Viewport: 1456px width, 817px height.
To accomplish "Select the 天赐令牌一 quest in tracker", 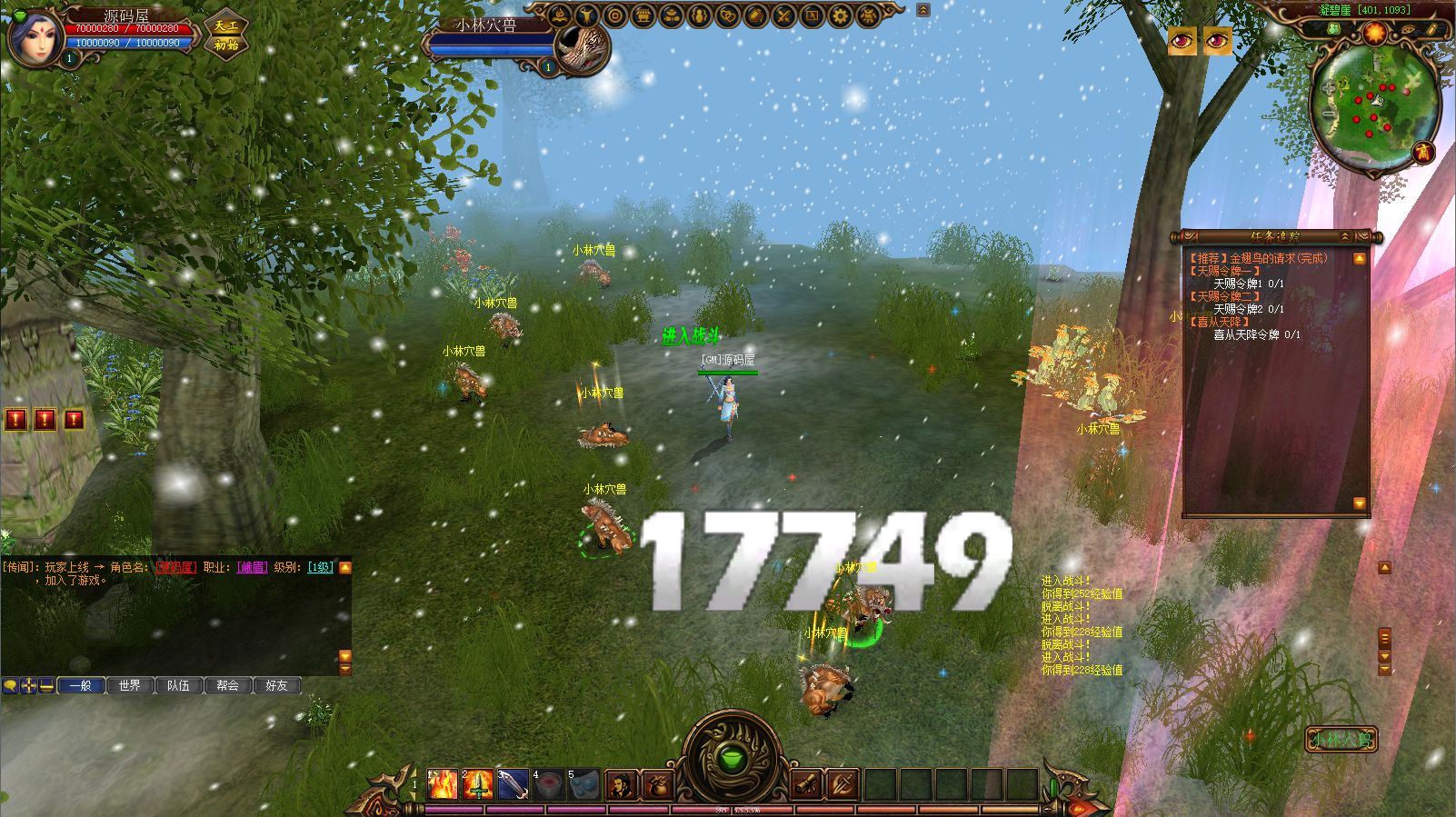I will tap(1225, 271).
